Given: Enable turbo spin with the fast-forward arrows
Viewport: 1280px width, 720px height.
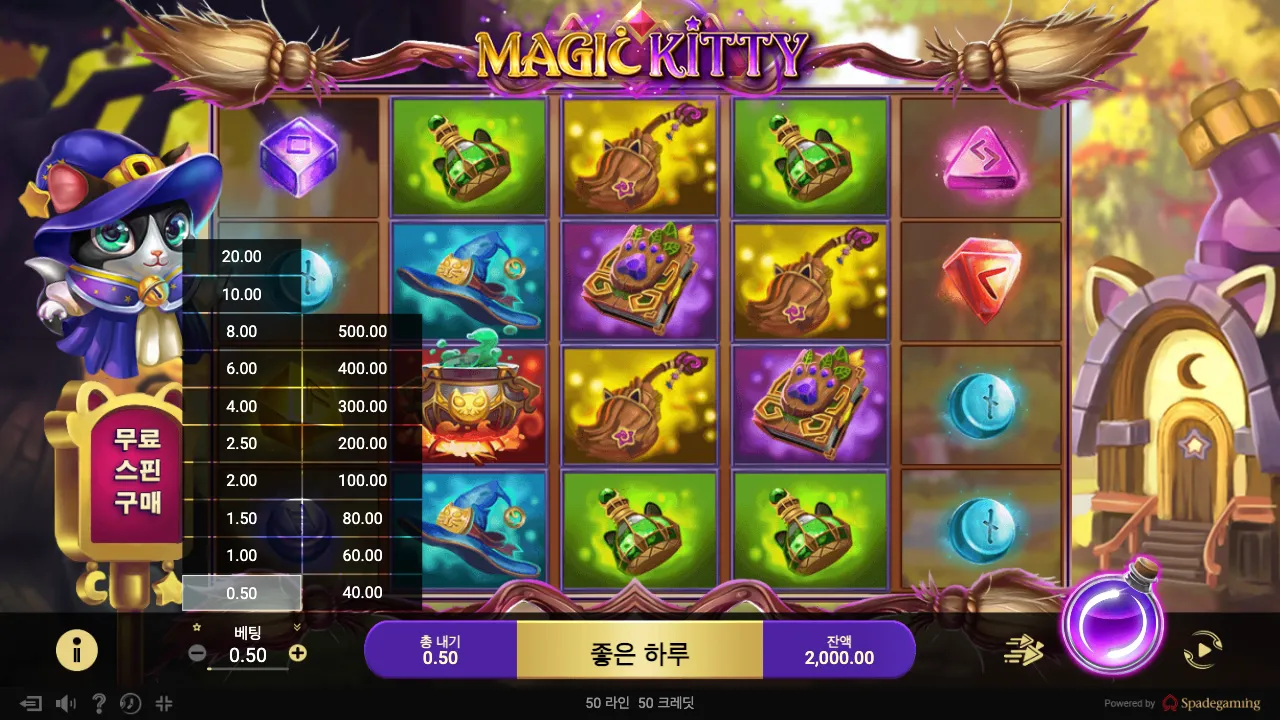Looking at the screenshot, I should click(1022, 650).
